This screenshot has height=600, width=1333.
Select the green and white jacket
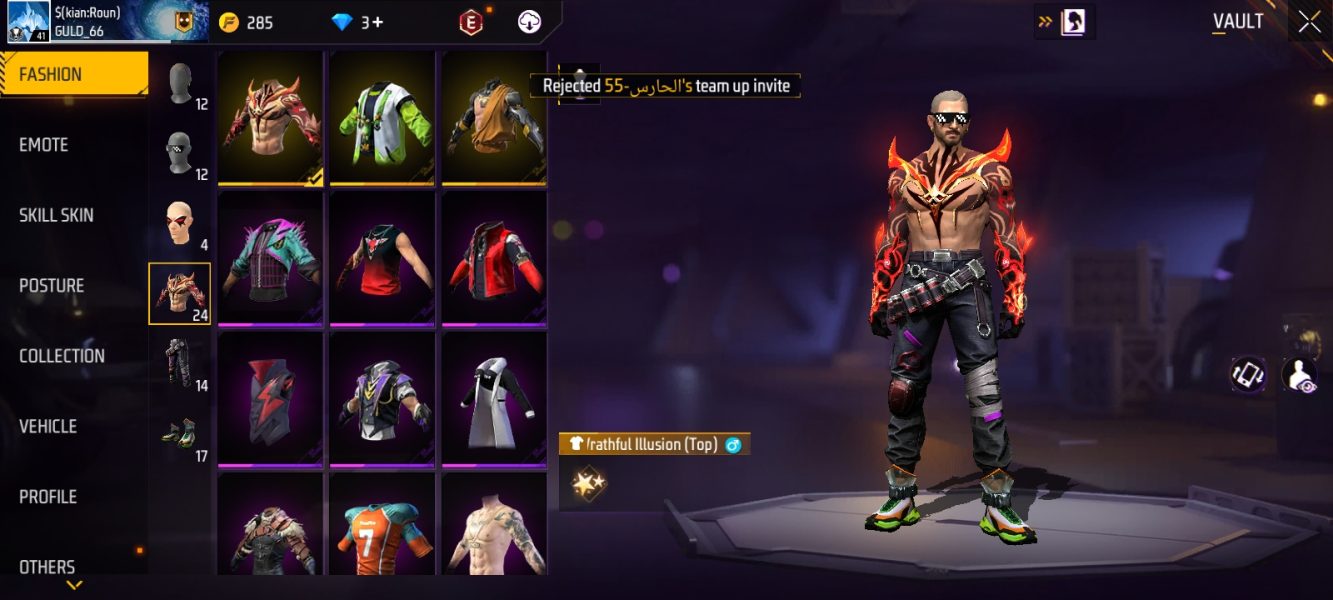point(383,118)
